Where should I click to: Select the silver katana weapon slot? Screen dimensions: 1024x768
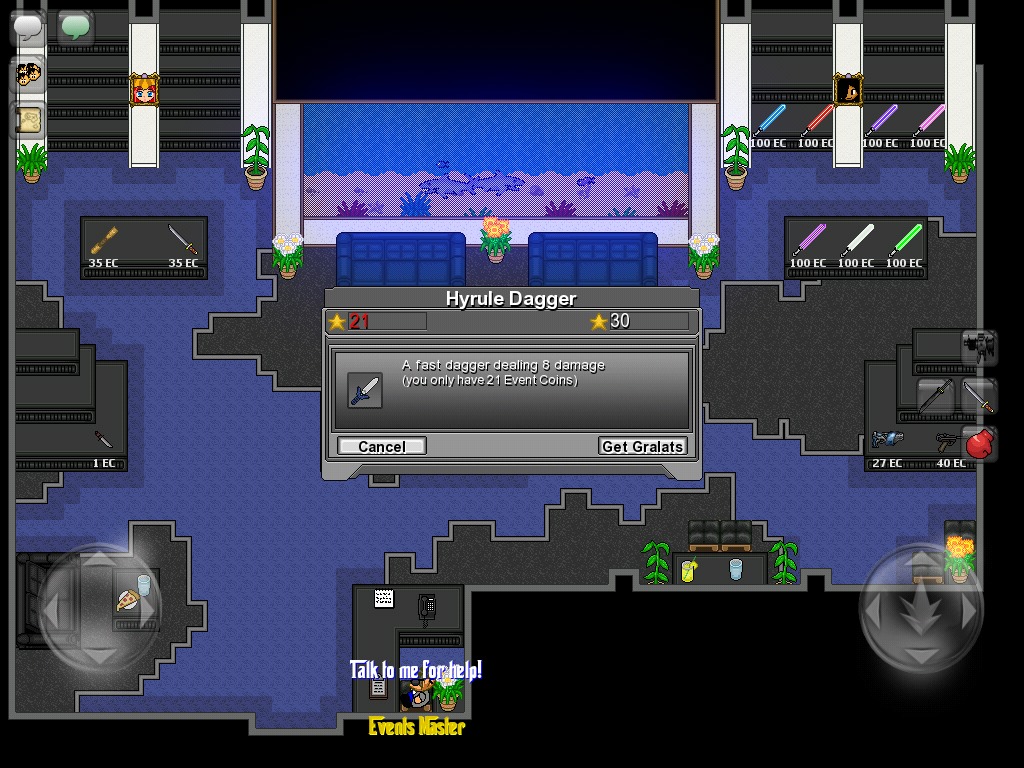click(980, 395)
